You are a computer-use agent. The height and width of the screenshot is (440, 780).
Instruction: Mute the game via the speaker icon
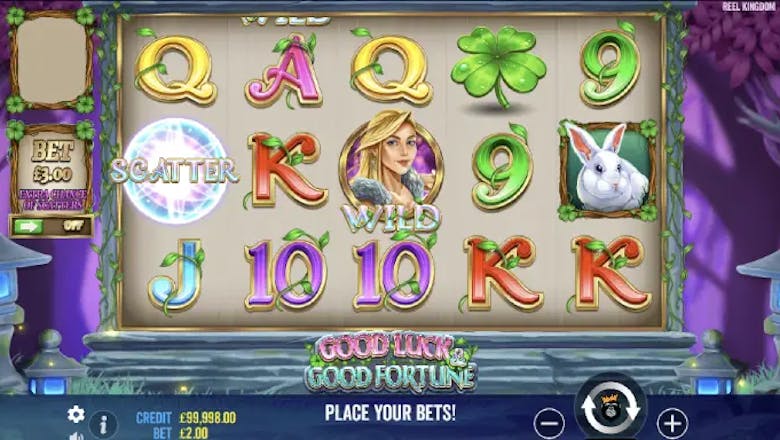coord(76,436)
